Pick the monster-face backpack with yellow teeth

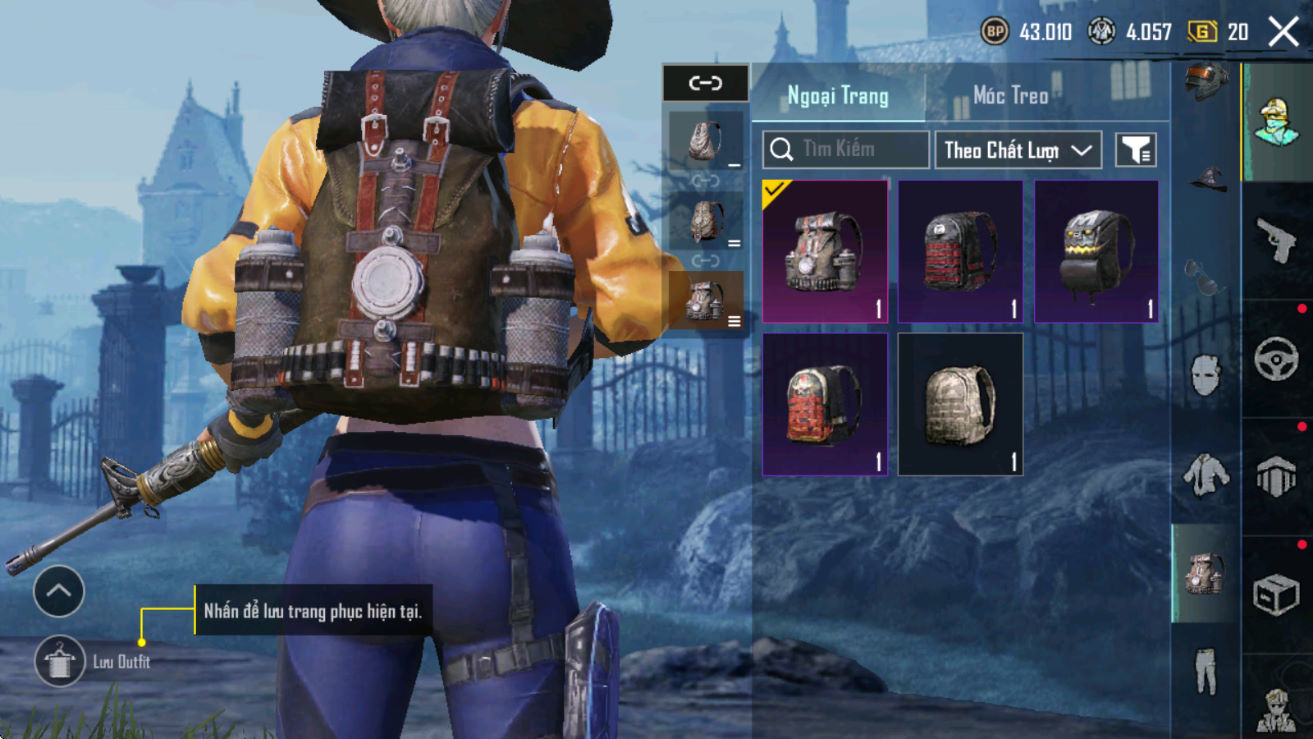pos(1096,251)
